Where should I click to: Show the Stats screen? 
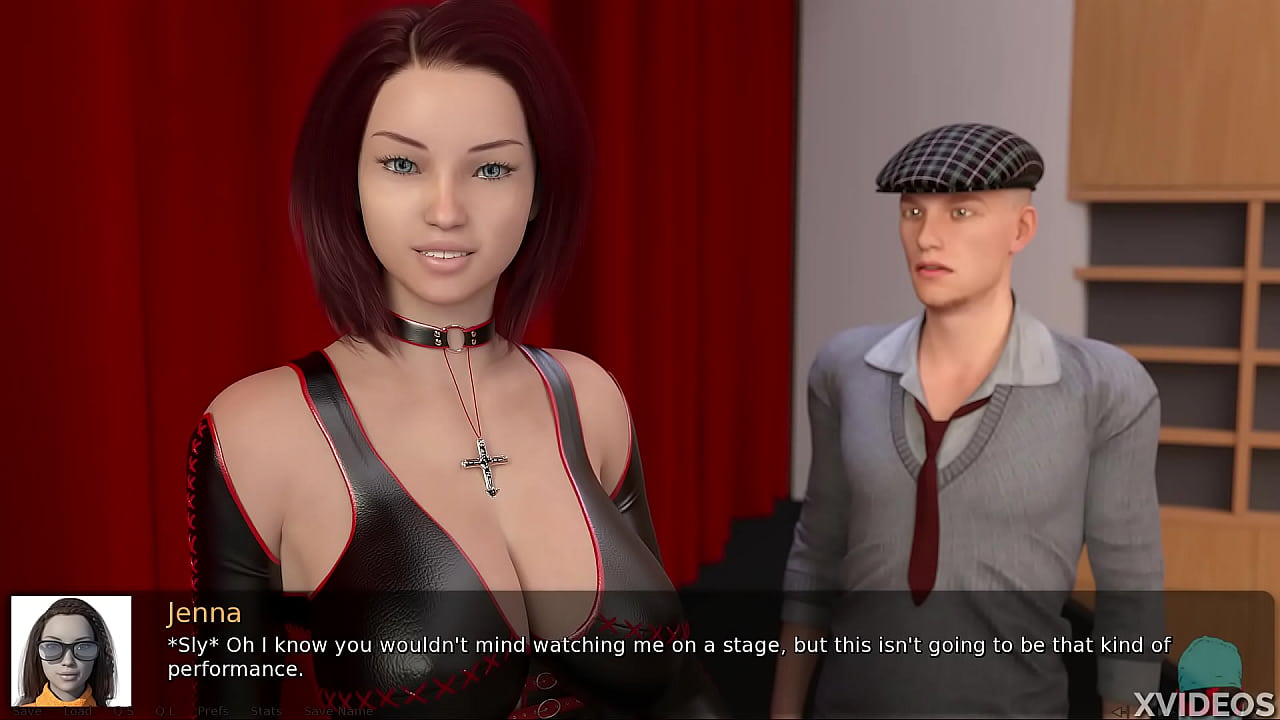point(266,711)
